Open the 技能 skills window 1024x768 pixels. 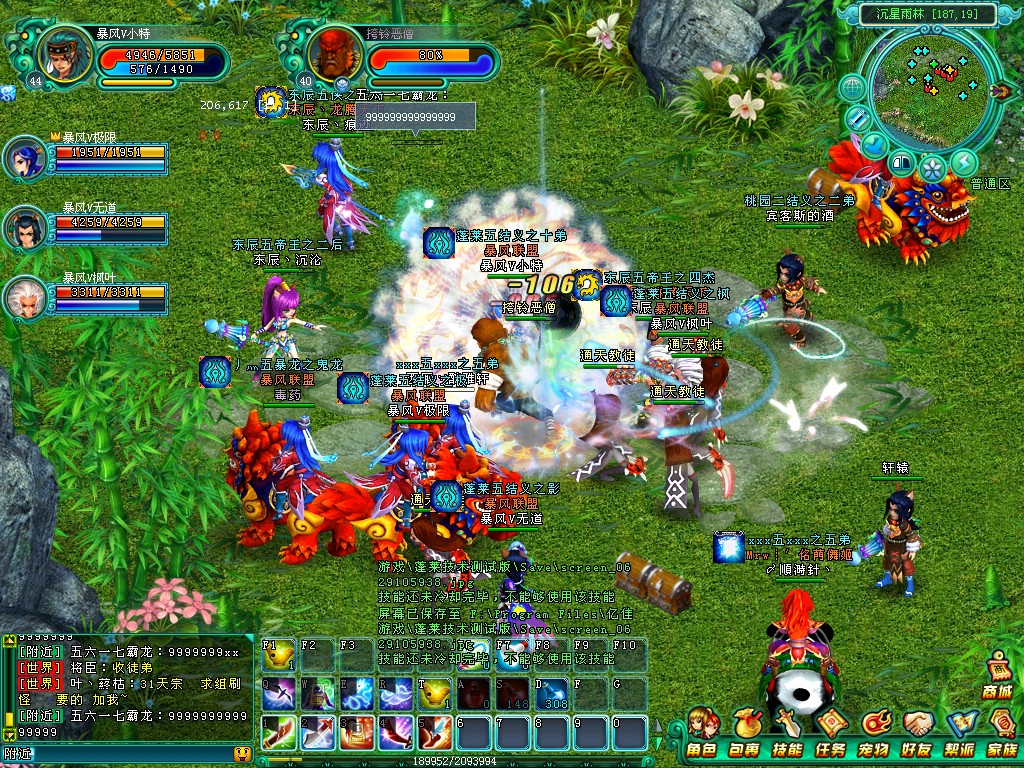coord(788,733)
